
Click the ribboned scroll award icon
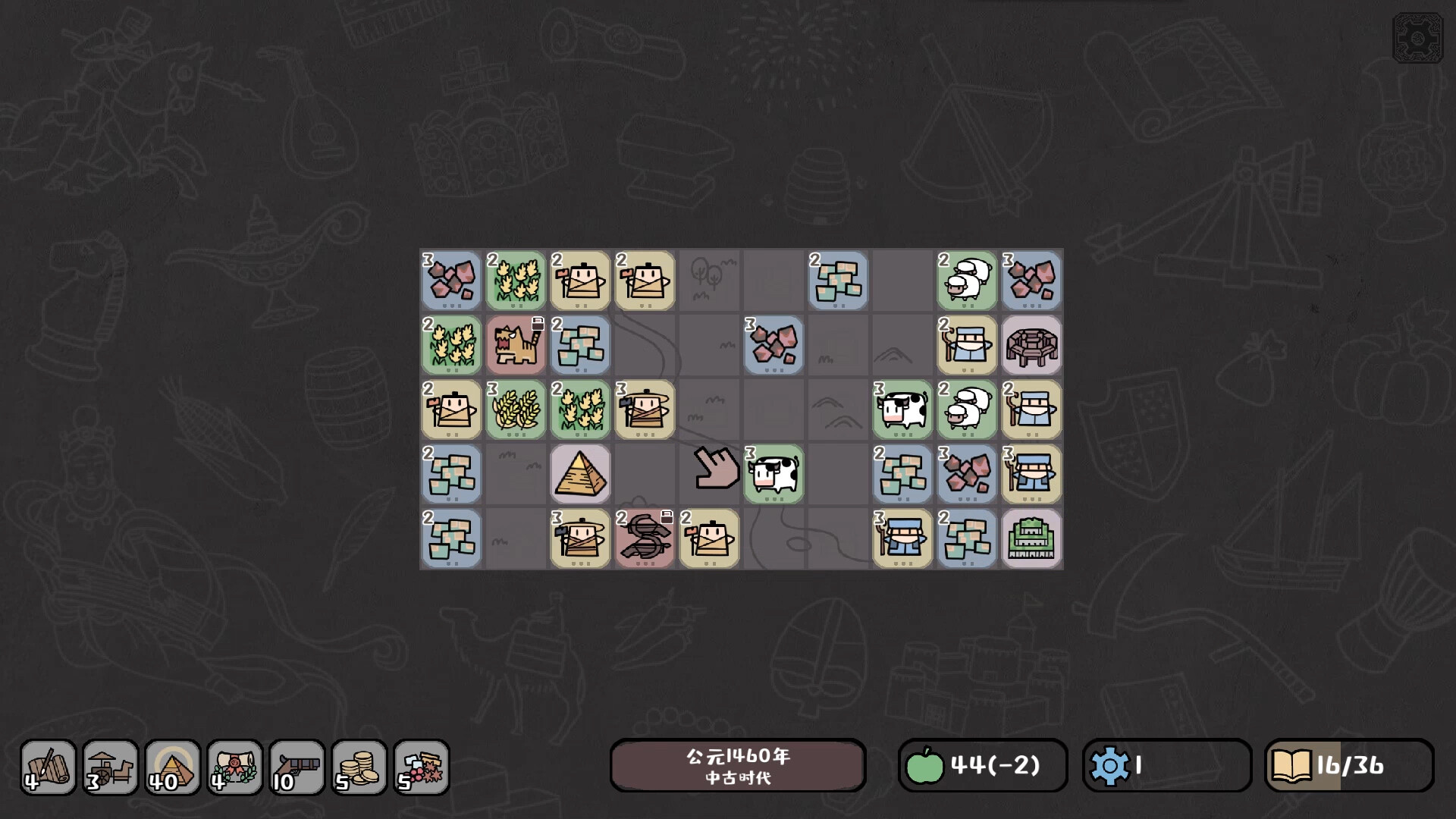234,767
